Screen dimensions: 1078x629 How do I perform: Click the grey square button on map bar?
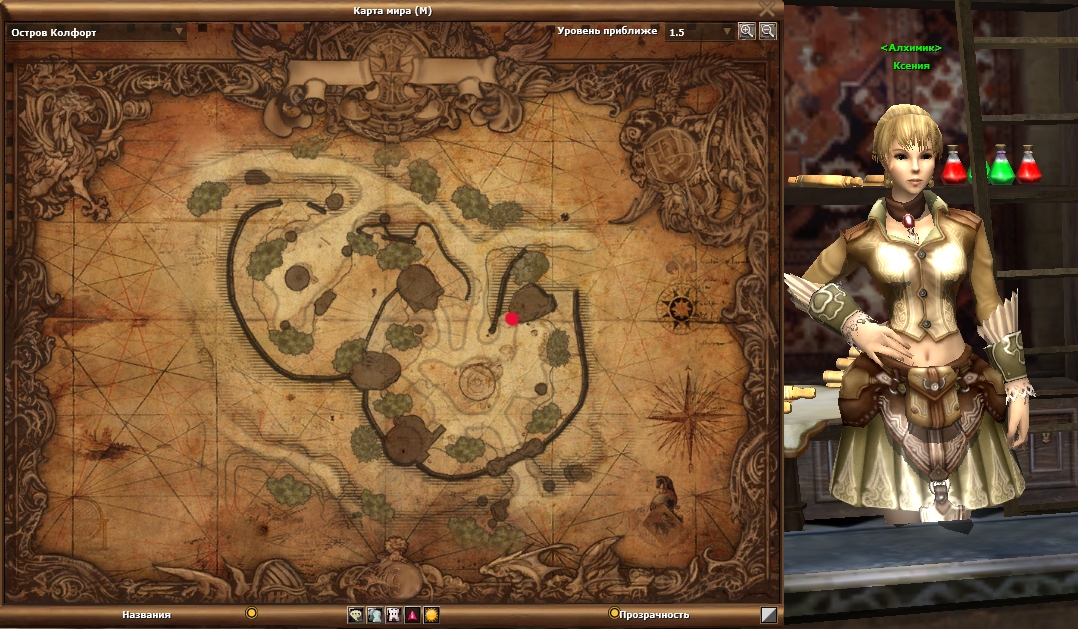click(768, 615)
